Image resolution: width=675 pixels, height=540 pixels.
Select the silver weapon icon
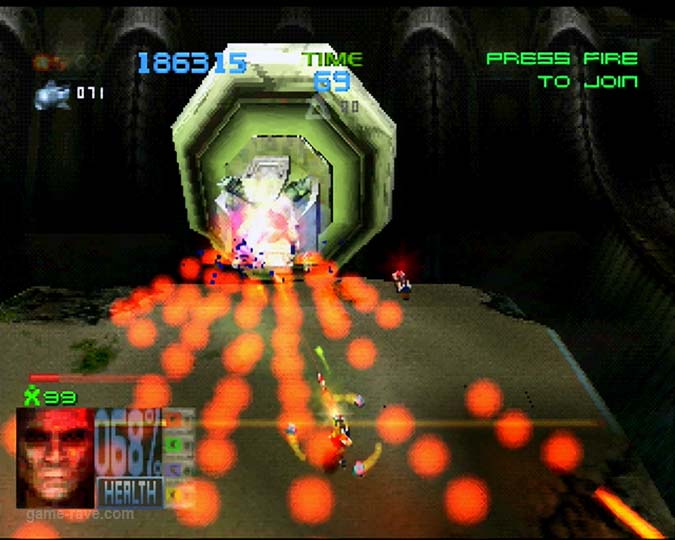[51, 95]
